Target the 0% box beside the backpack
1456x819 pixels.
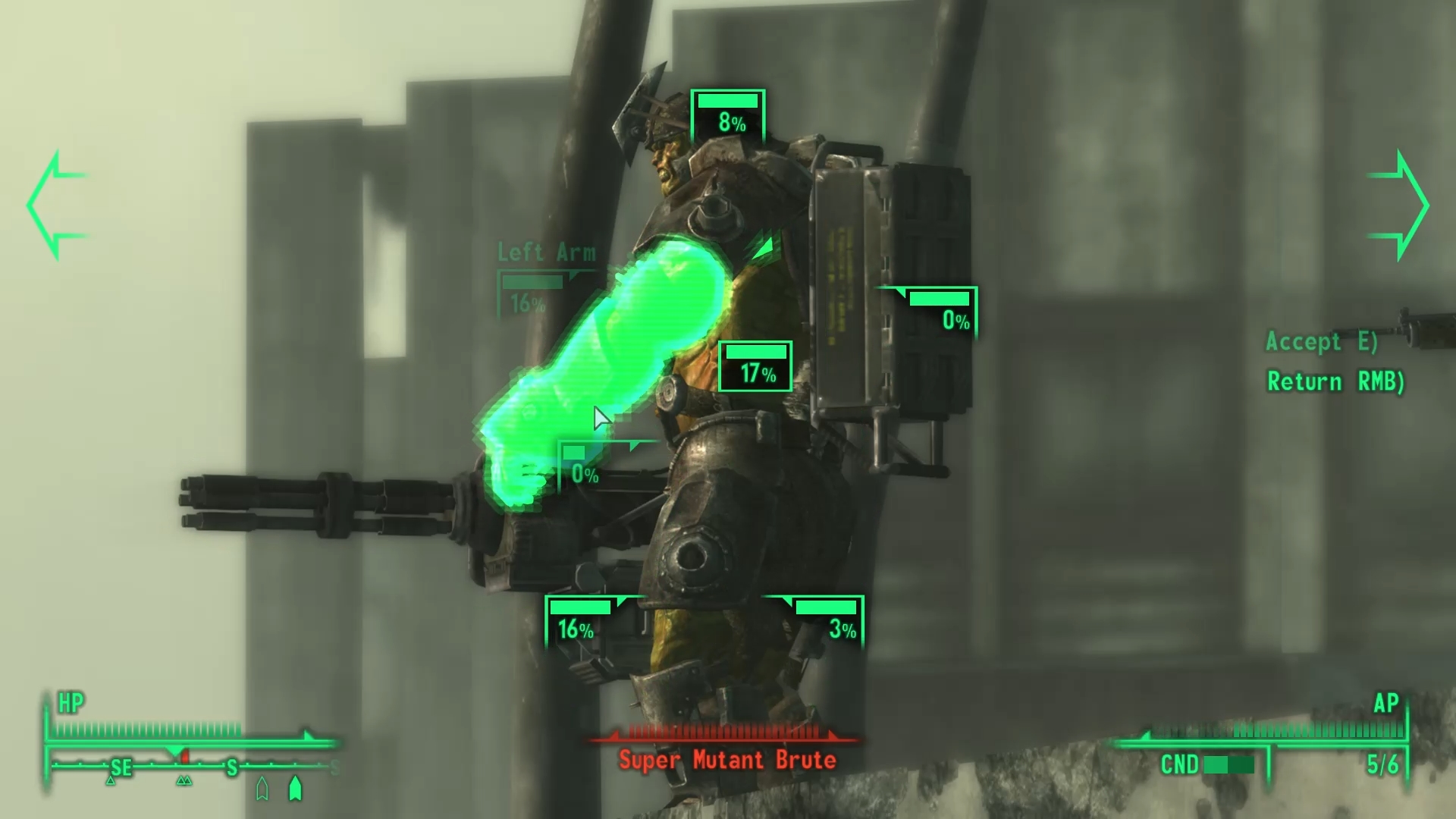point(940,312)
